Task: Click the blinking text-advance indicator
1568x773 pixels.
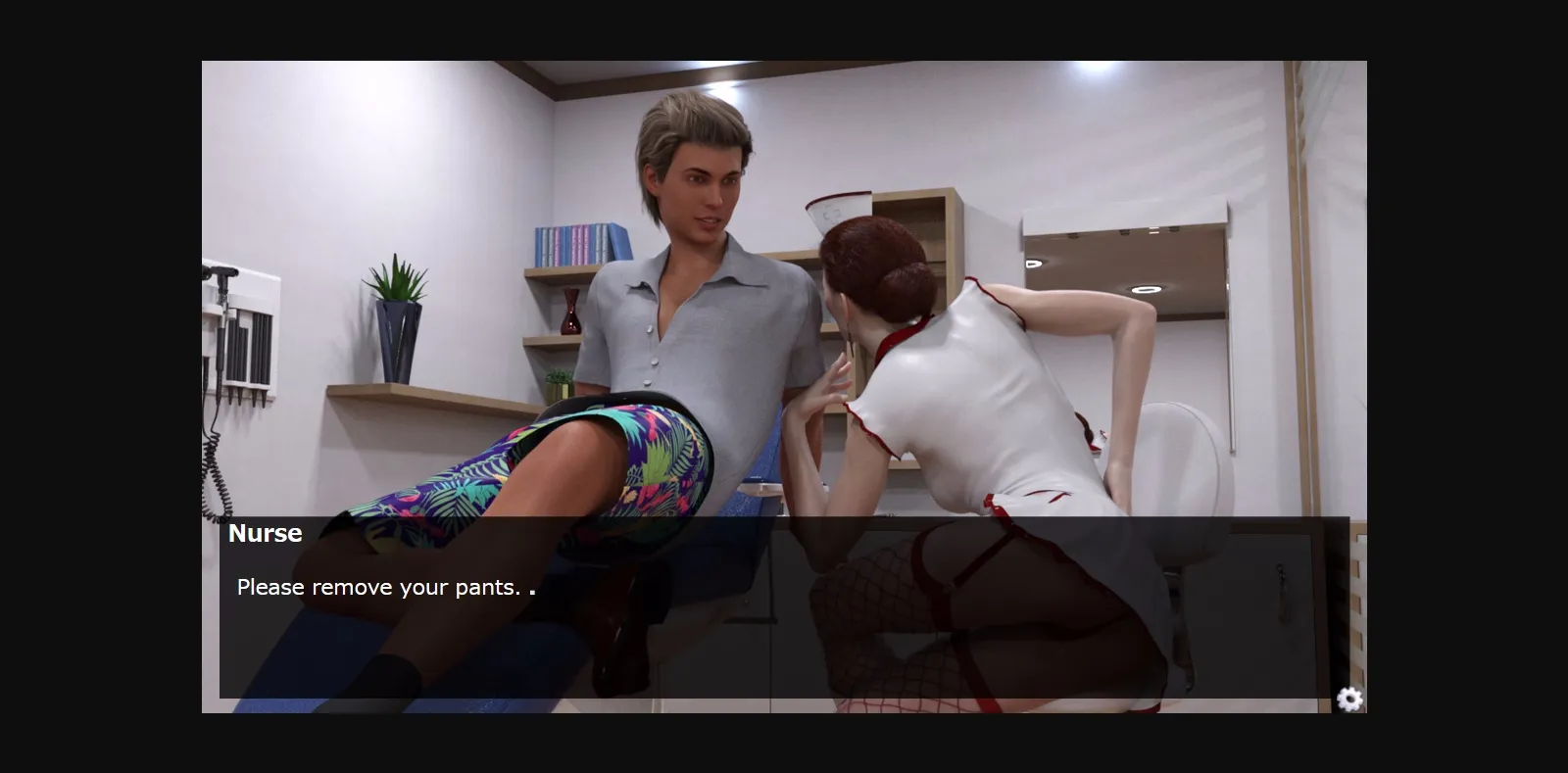Action: tap(532, 592)
